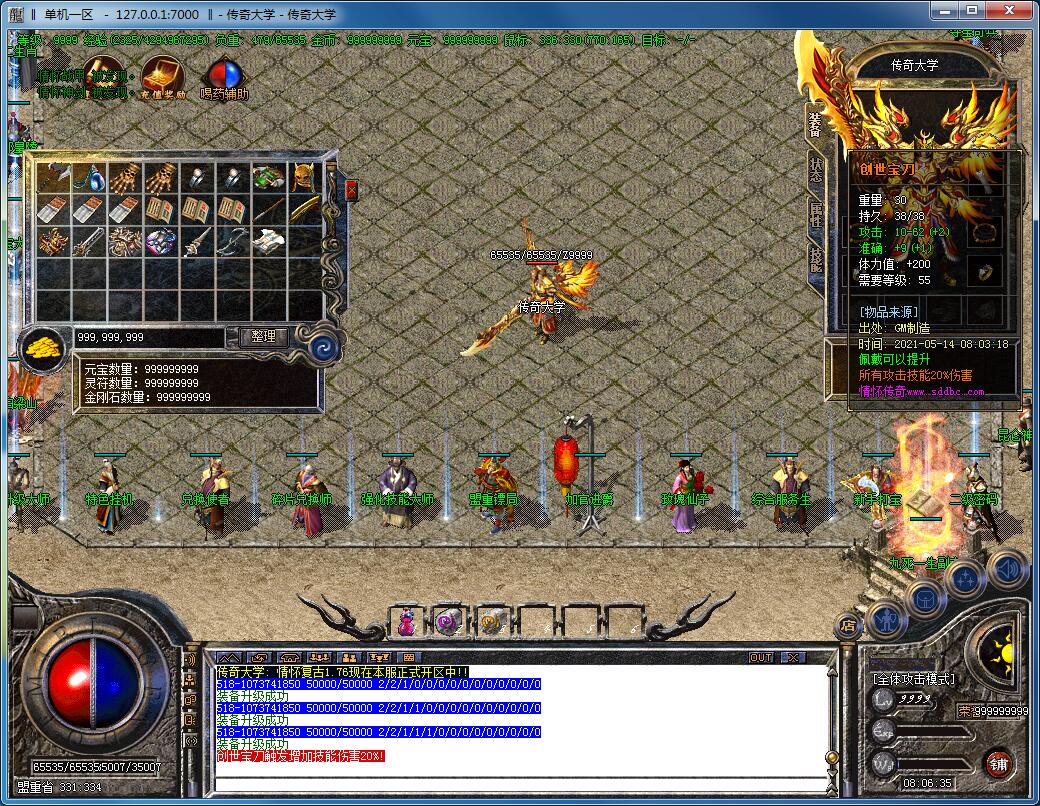This screenshot has height=806, width=1040.
Task: Switch to the 状态 status tab
Action: (816, 169)
